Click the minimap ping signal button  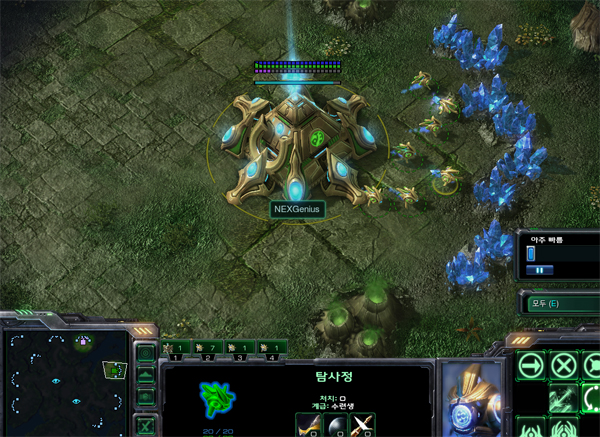pos(146,353)
